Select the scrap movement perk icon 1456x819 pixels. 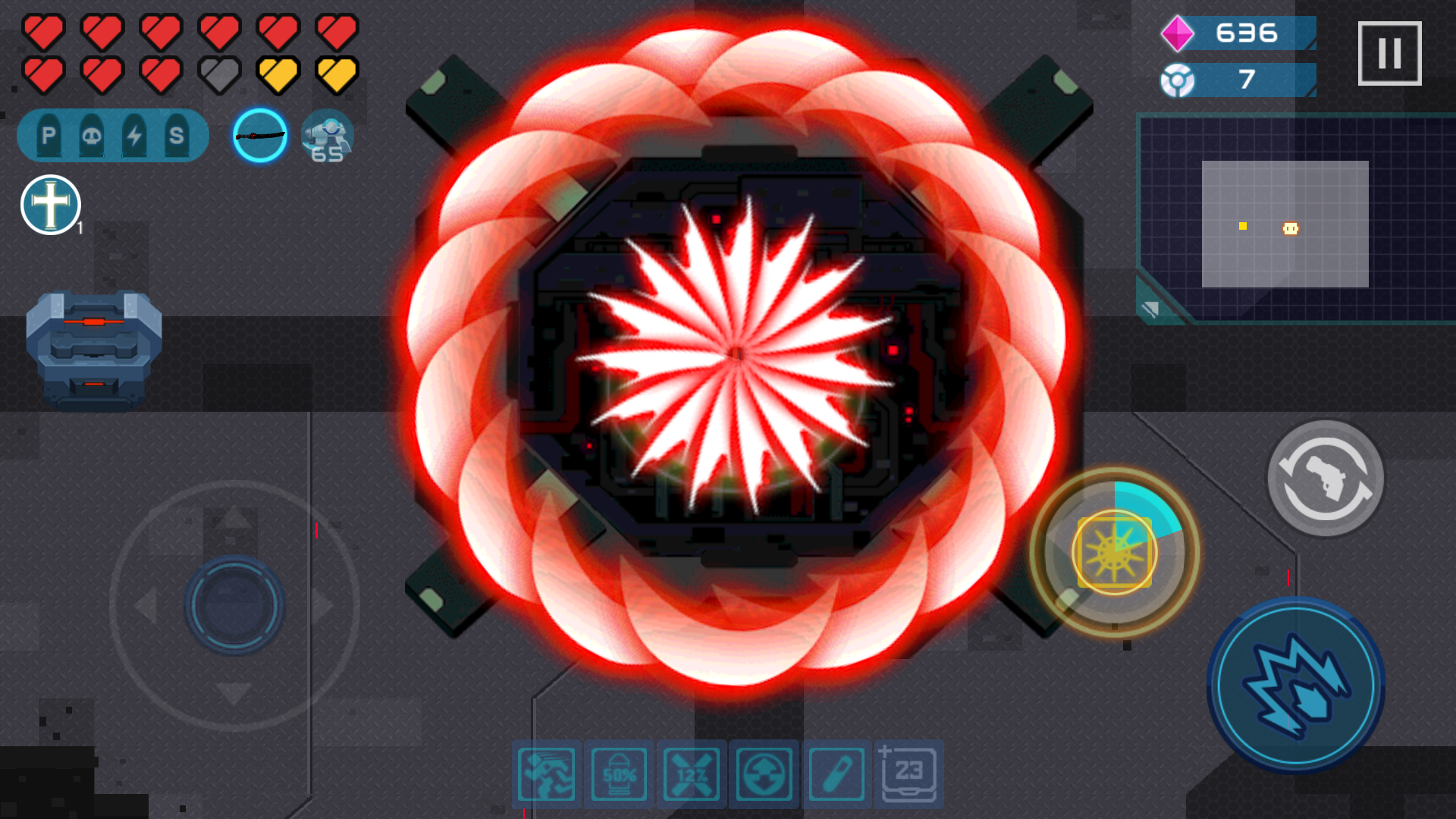[x=545, y=773]
